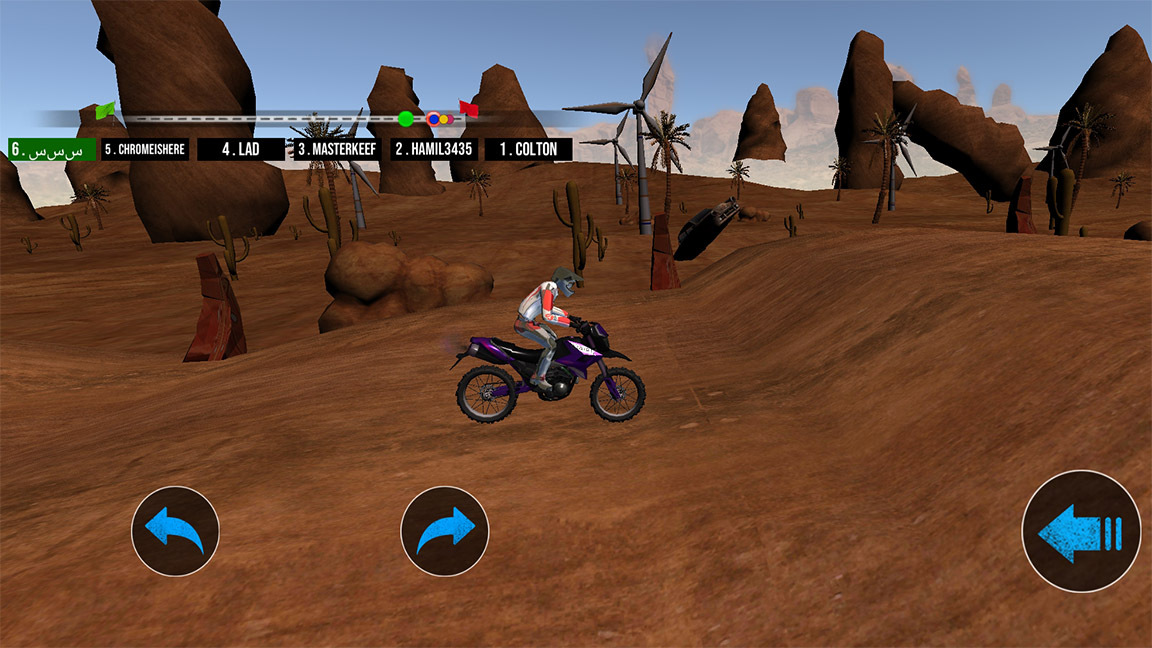Choose the 4. LAD ranking label
This screenshot has height=648, width=1152.
241,149
